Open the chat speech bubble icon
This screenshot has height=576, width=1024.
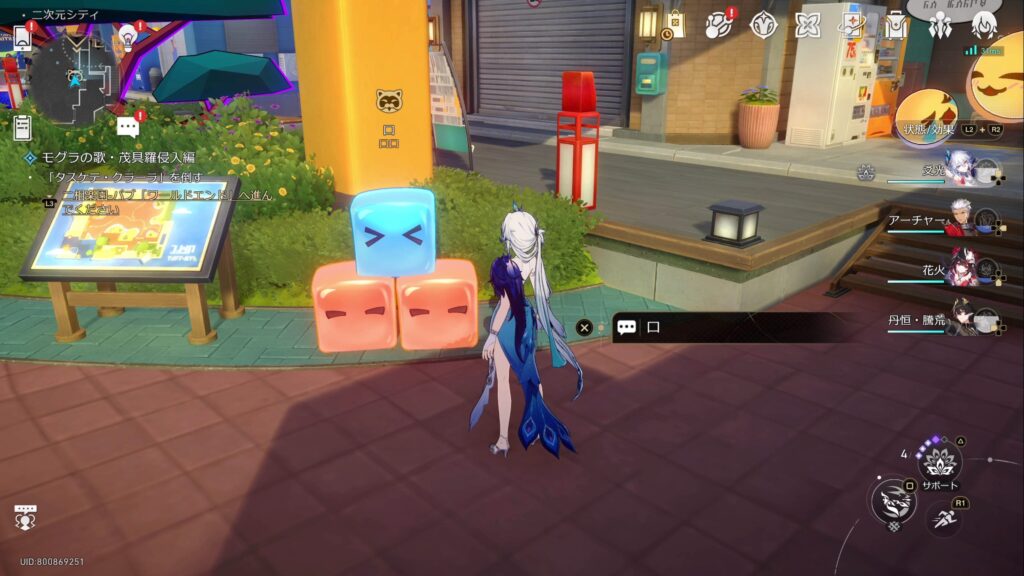[127, 127]
